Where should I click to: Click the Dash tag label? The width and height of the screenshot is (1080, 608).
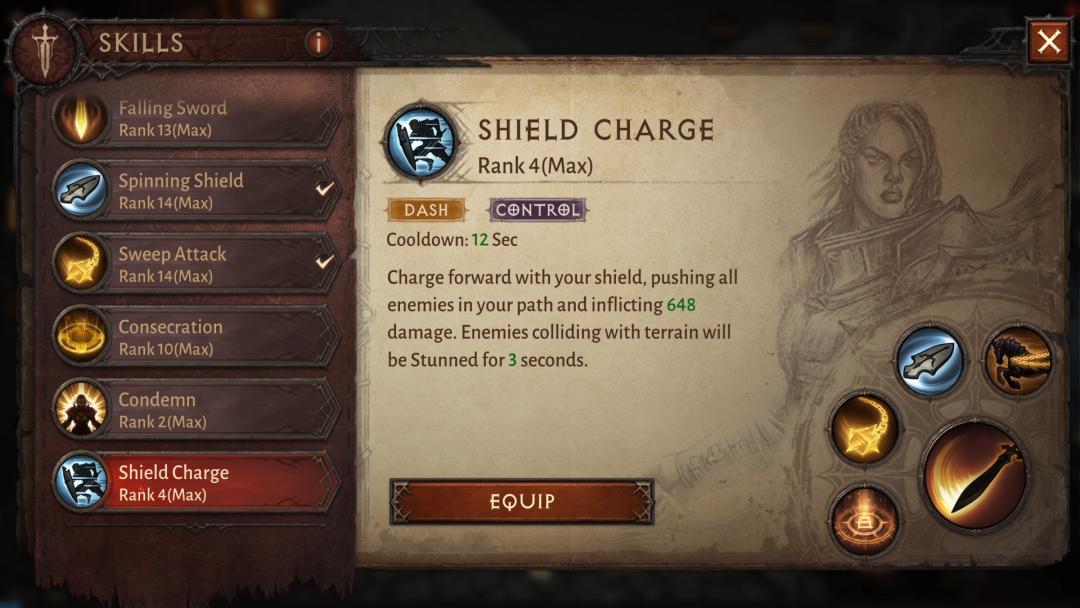pyautogui.click(x=426, y=210)
